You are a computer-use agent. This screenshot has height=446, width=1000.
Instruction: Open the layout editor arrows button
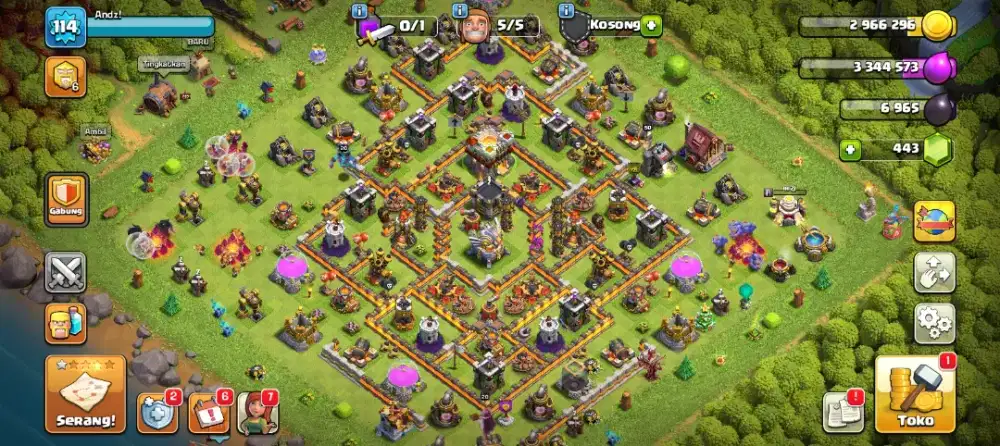[934, 272]
